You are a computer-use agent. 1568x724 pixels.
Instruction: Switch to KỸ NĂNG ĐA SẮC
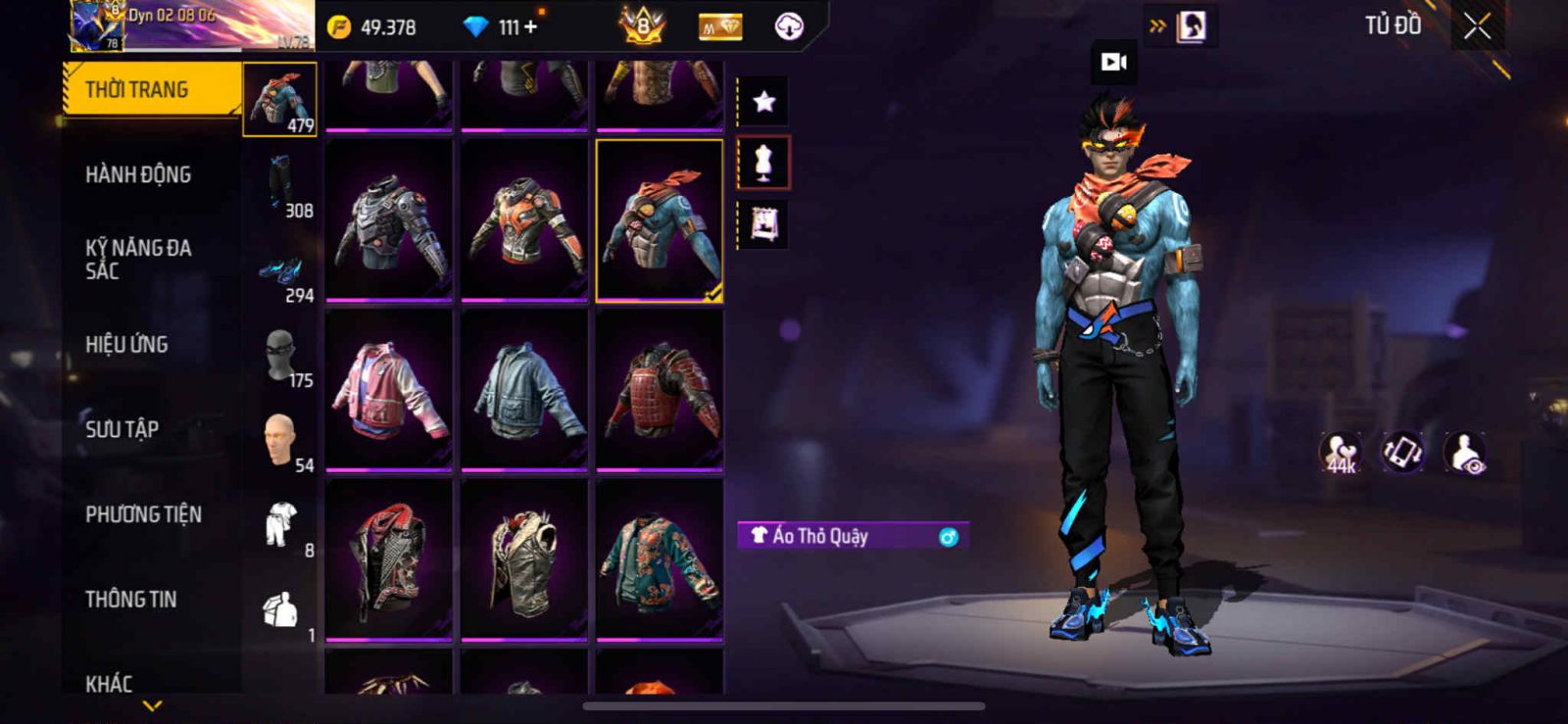[x=138, y=260]
